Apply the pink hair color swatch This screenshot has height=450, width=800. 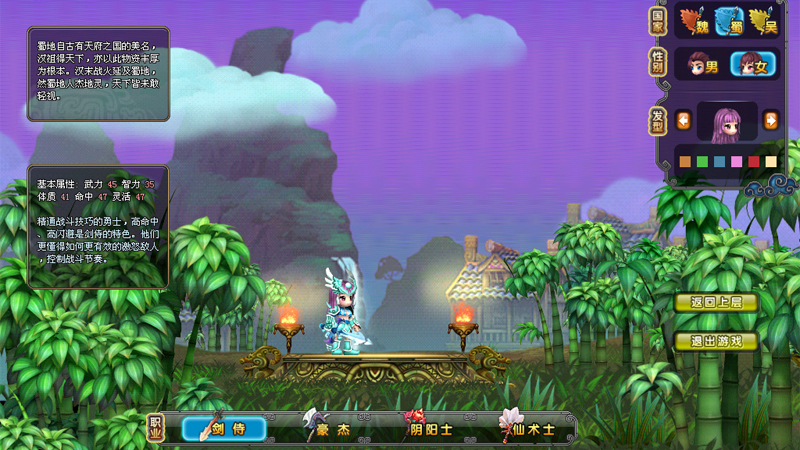click(x=736, y=161)
